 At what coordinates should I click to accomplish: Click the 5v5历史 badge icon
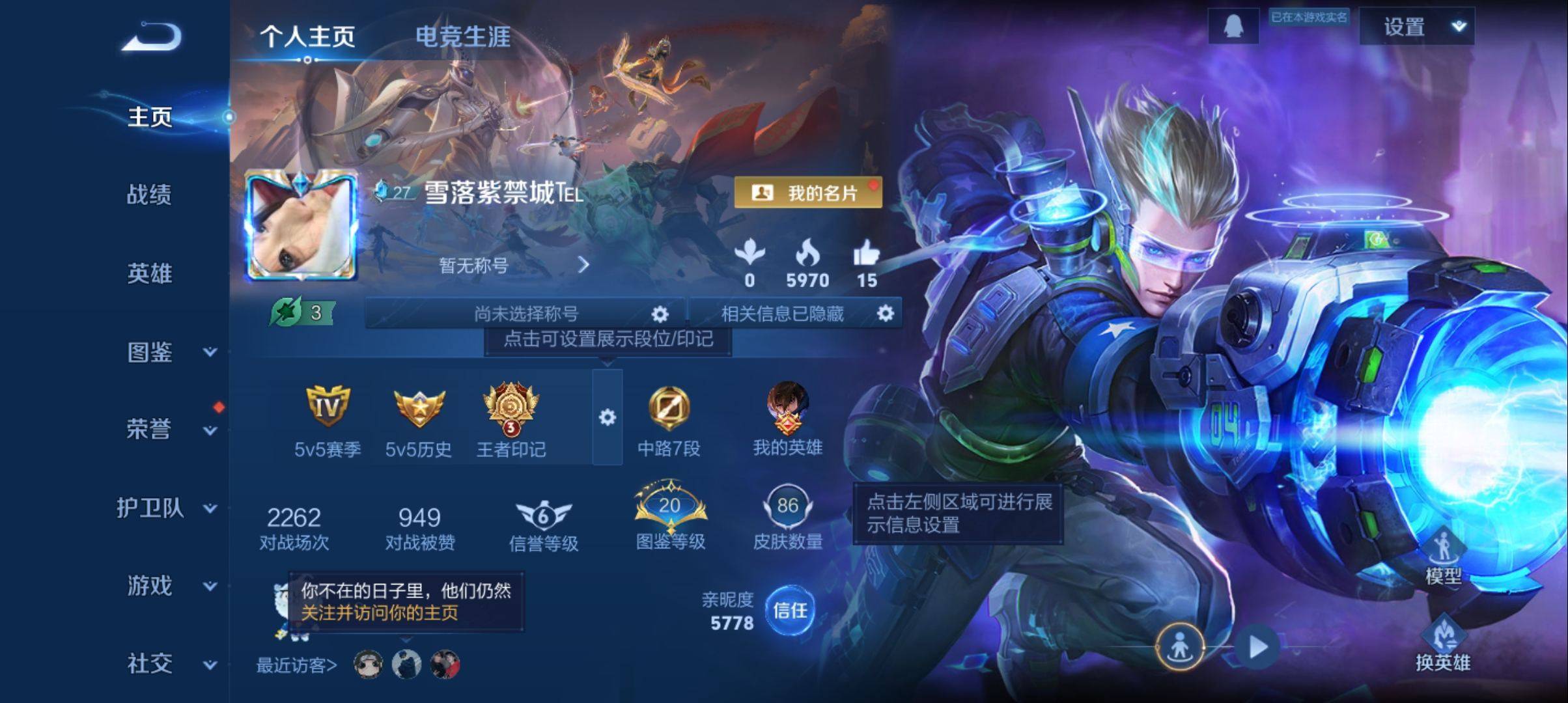(x=421, y=409)
